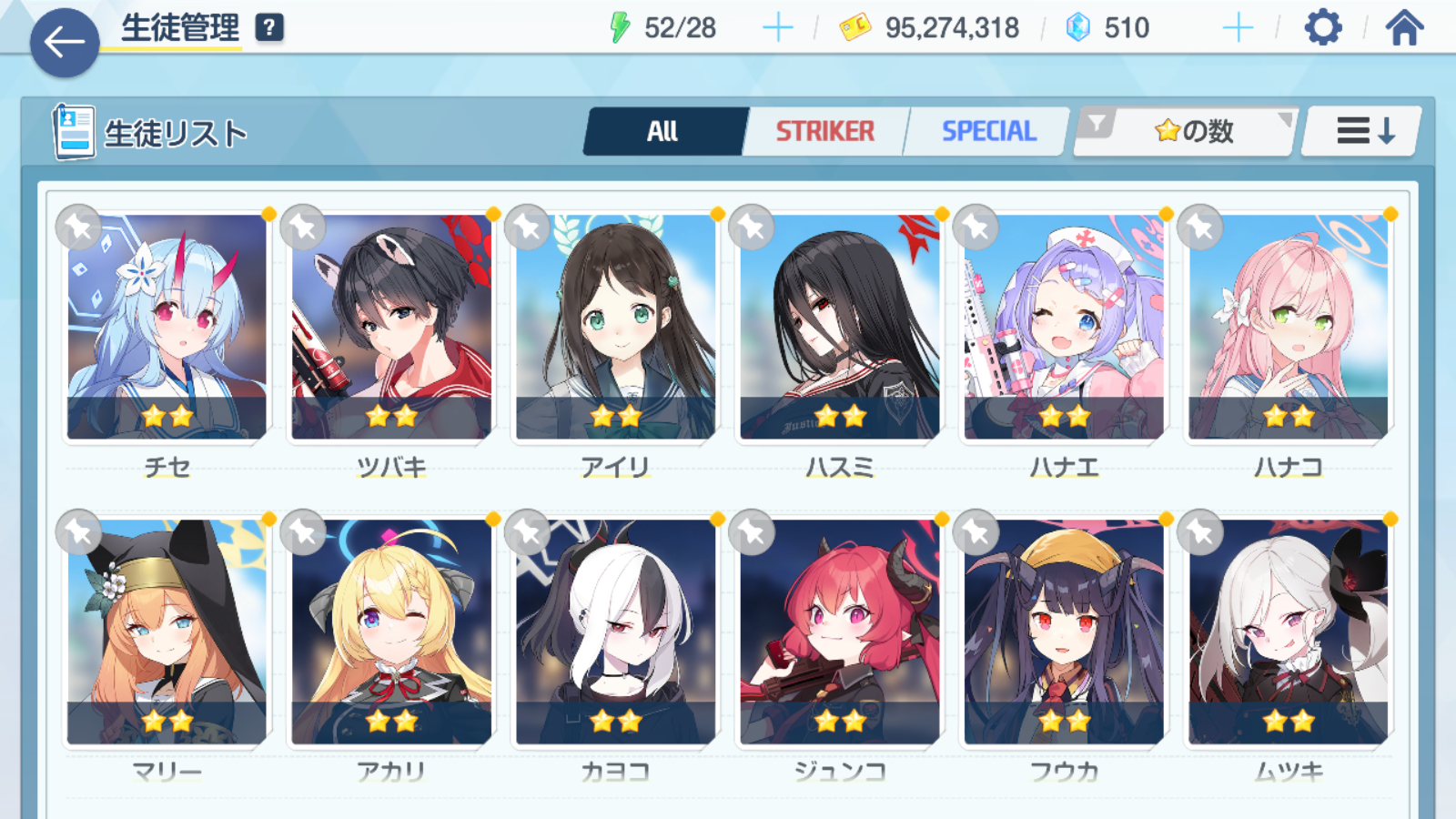The image size is (1456, 819).
Task: Select student ハナコ
Action: [x=1289, y=328]
